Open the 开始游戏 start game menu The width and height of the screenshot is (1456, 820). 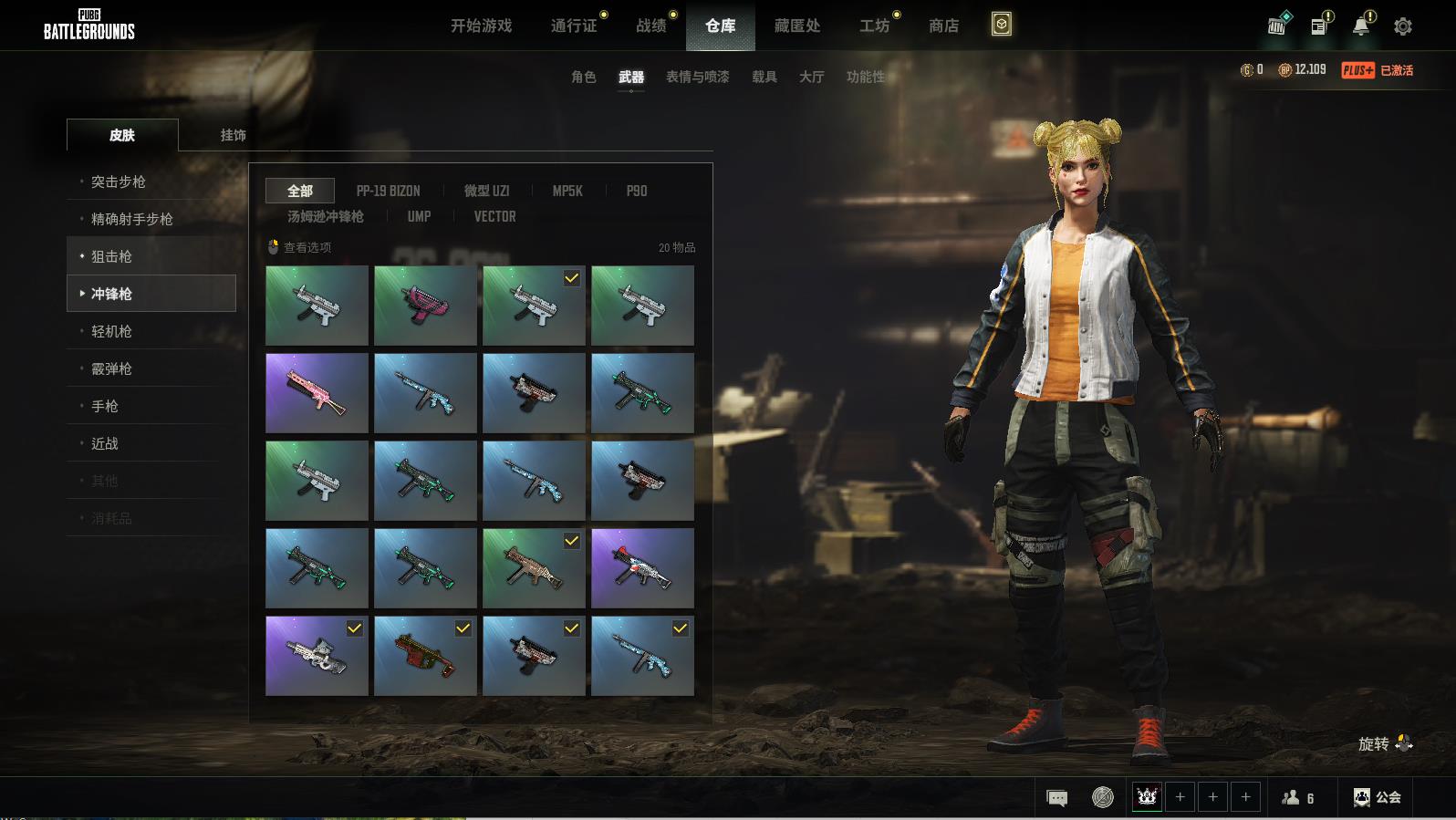point(481,26)
